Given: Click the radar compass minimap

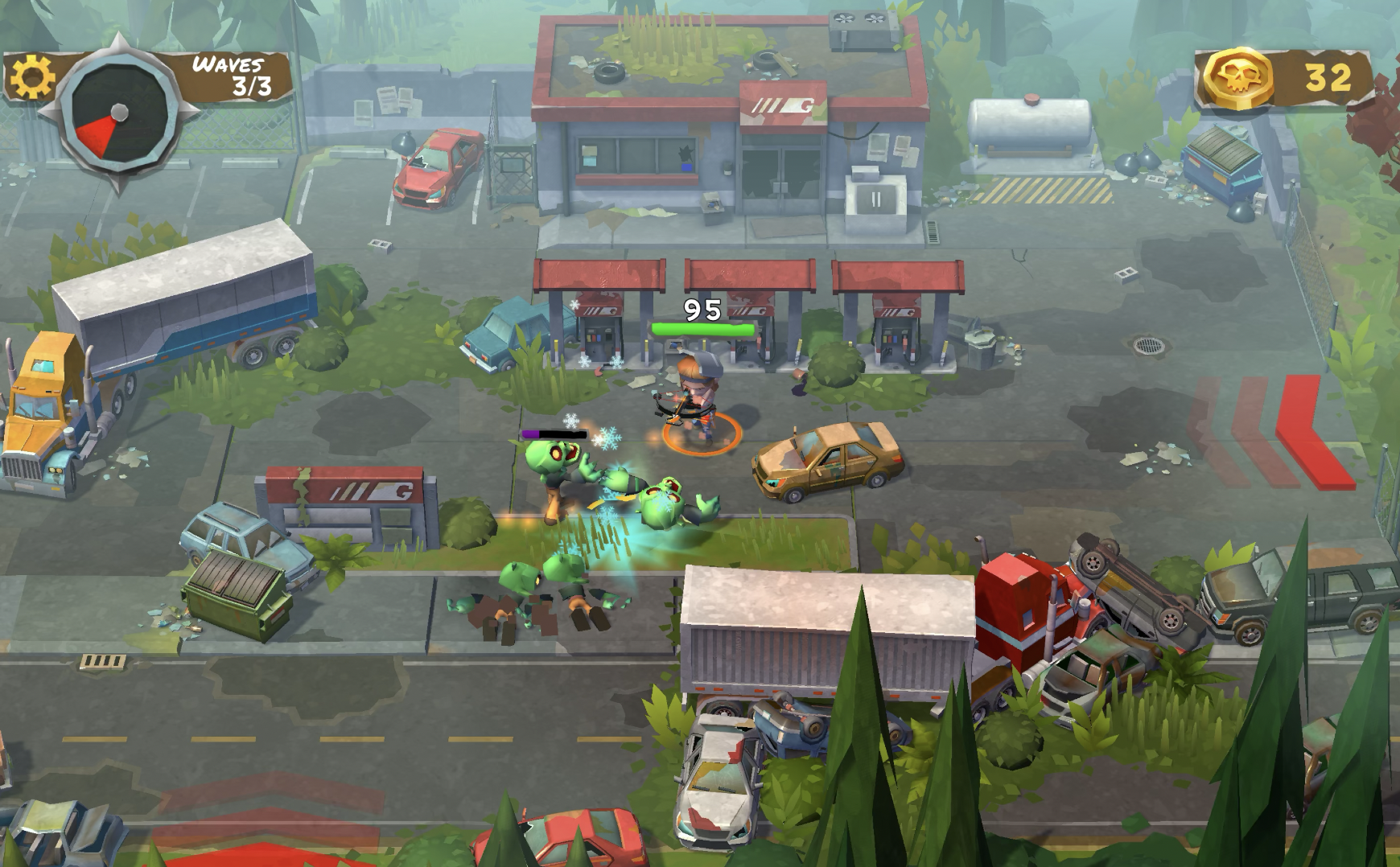Looking at the screenshot, I should pyautogui.click(x=119, y=113).
